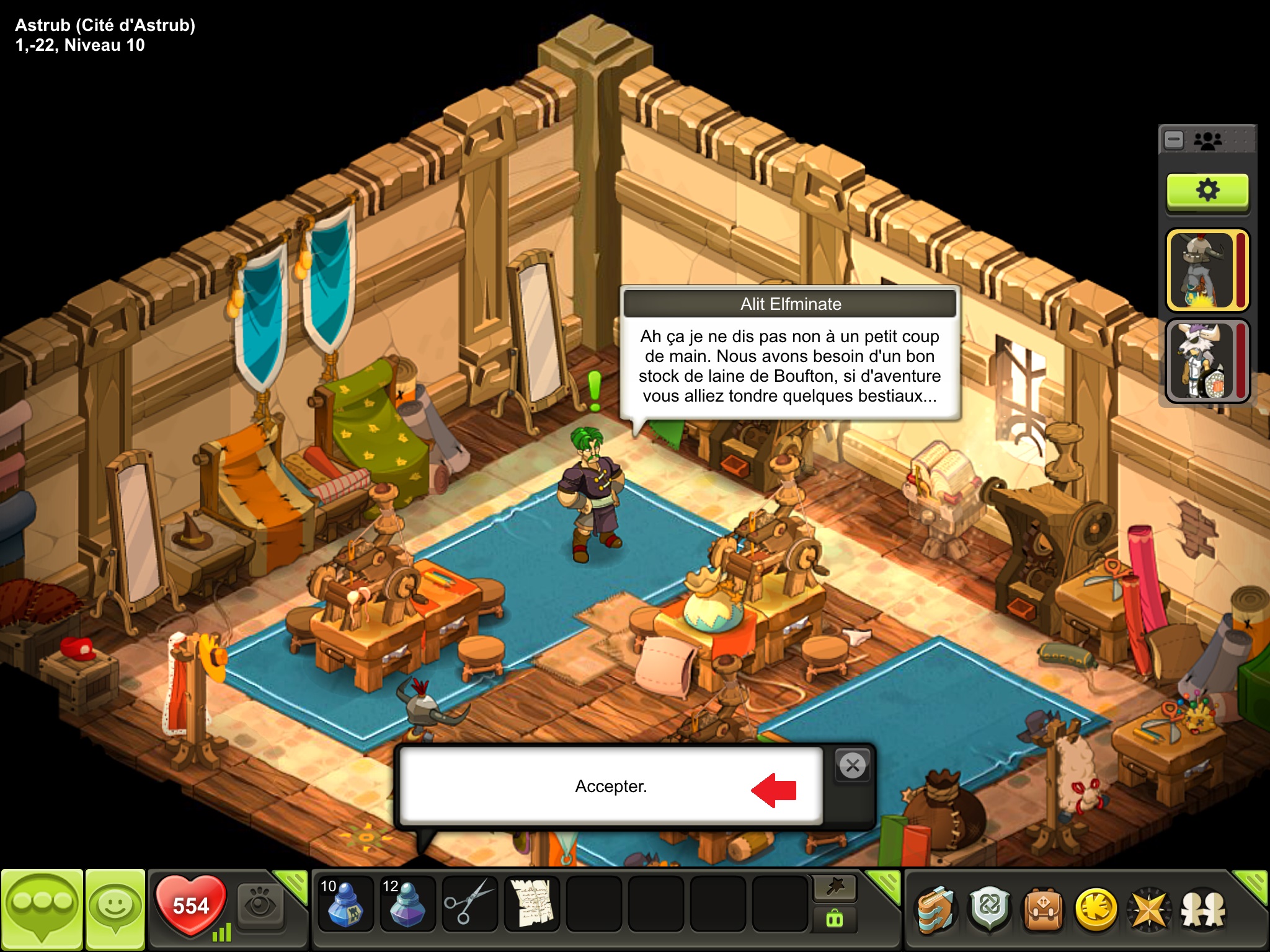Image resolution: width=1270 pixels, height=952 pixels.
Task: Select the torn parchment slot
Action: coord(531,904)
